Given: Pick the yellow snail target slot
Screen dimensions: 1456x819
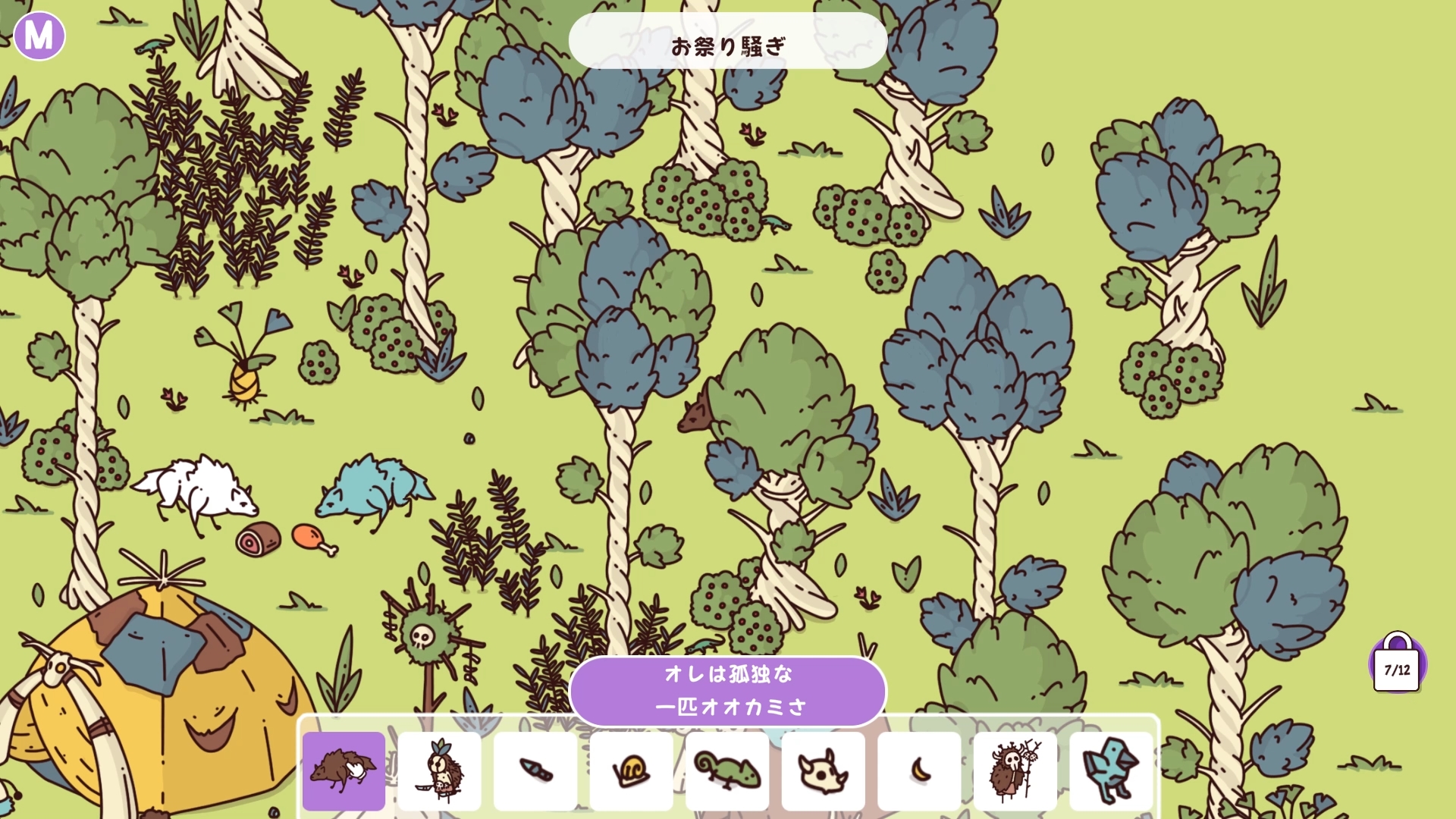Looking at the screenshot, I should (x=631, y=770).
